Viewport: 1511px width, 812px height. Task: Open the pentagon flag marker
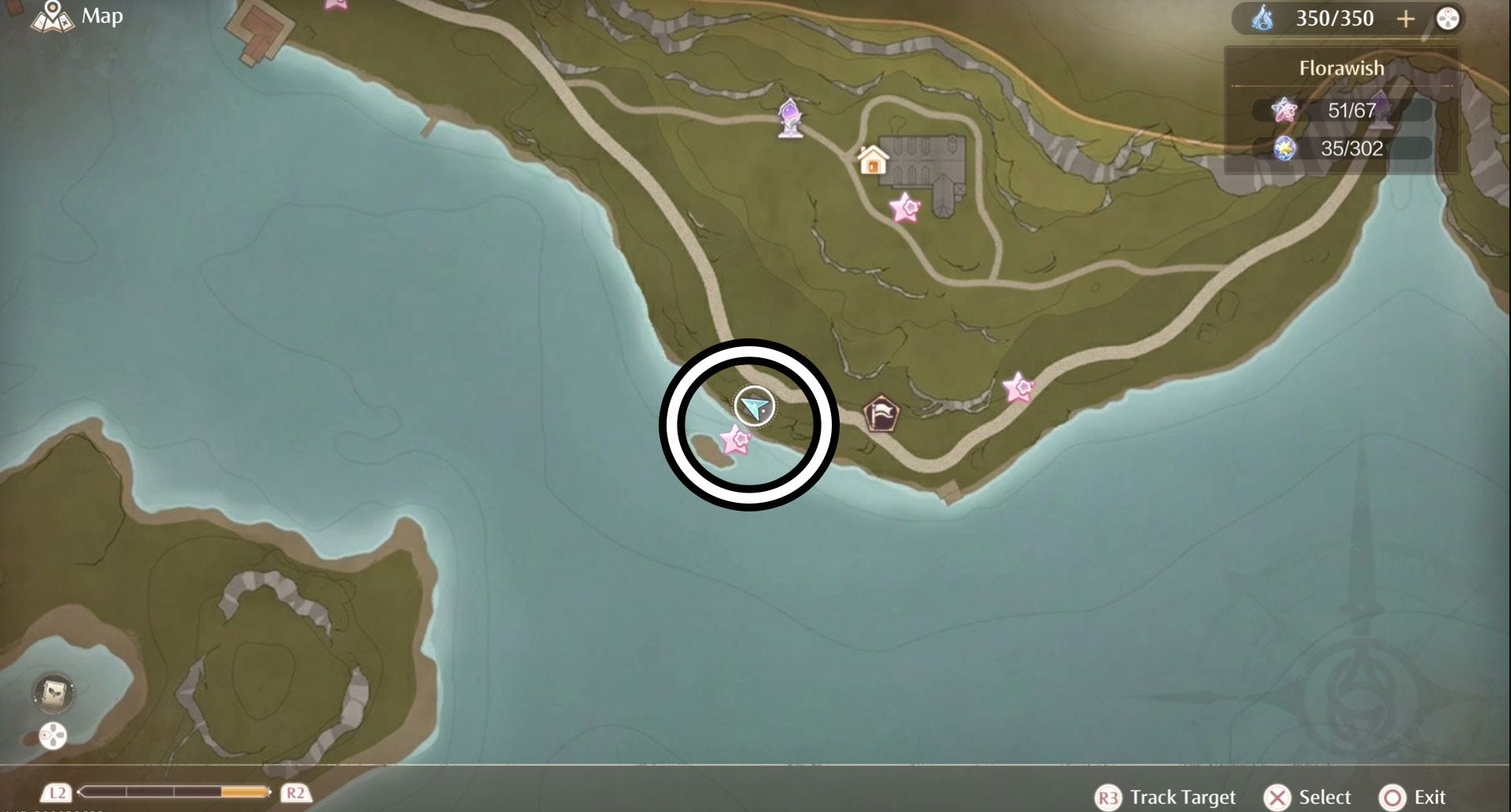click(x=881, y=413)
